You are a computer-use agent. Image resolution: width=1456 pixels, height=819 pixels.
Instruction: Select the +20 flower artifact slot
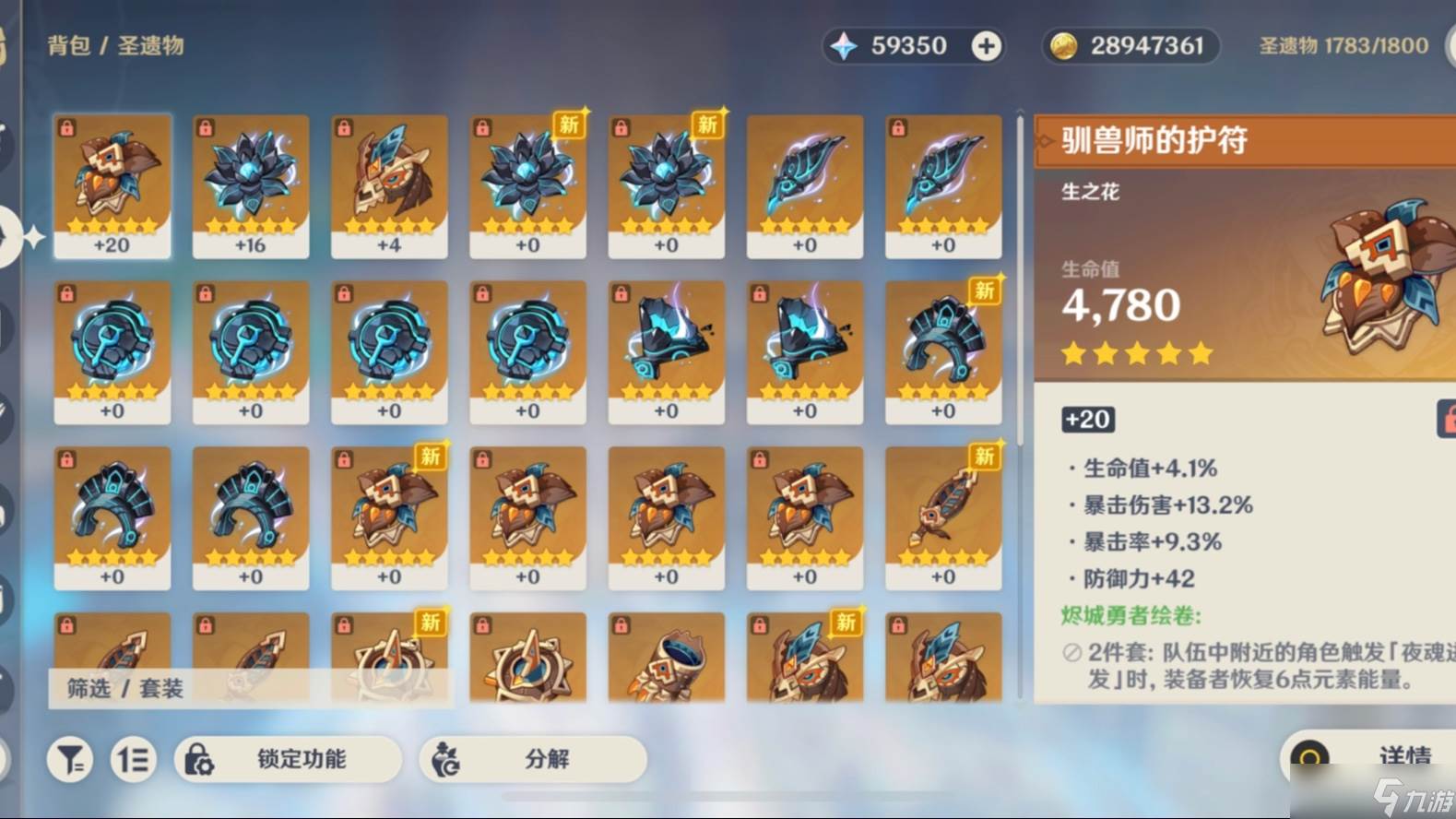tap(112, 186)
